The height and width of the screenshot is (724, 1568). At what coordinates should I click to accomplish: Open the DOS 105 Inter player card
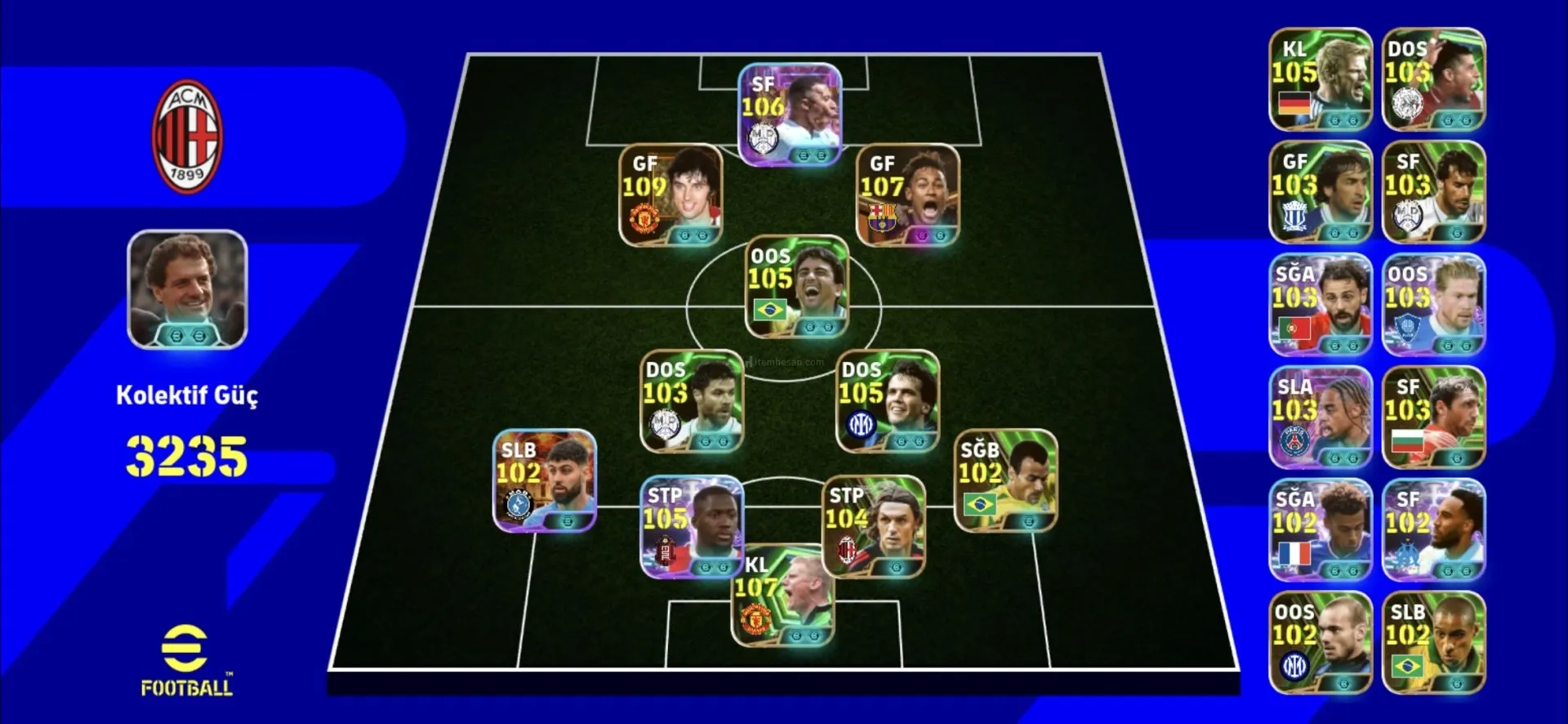click(x=888, y=401)
